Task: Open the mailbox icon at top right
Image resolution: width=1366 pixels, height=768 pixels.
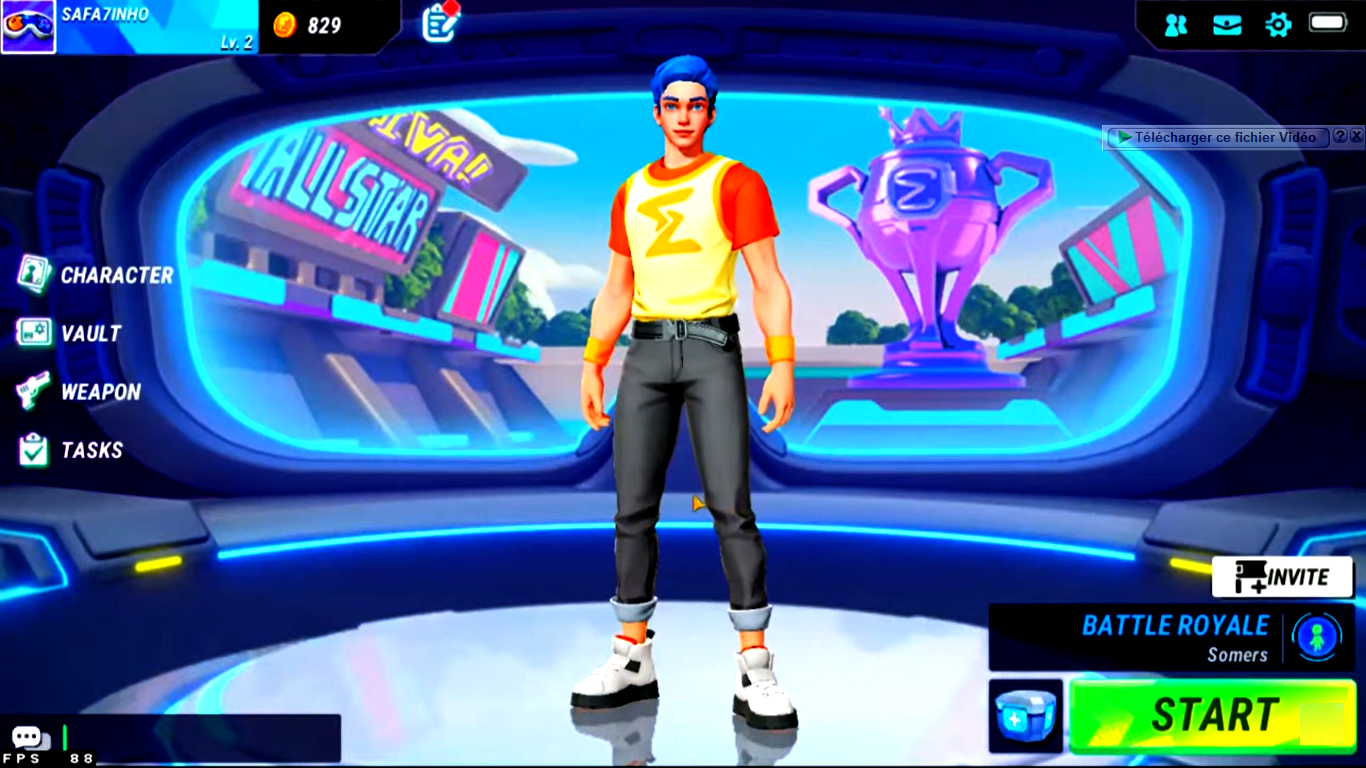Action: (1227, 25)
